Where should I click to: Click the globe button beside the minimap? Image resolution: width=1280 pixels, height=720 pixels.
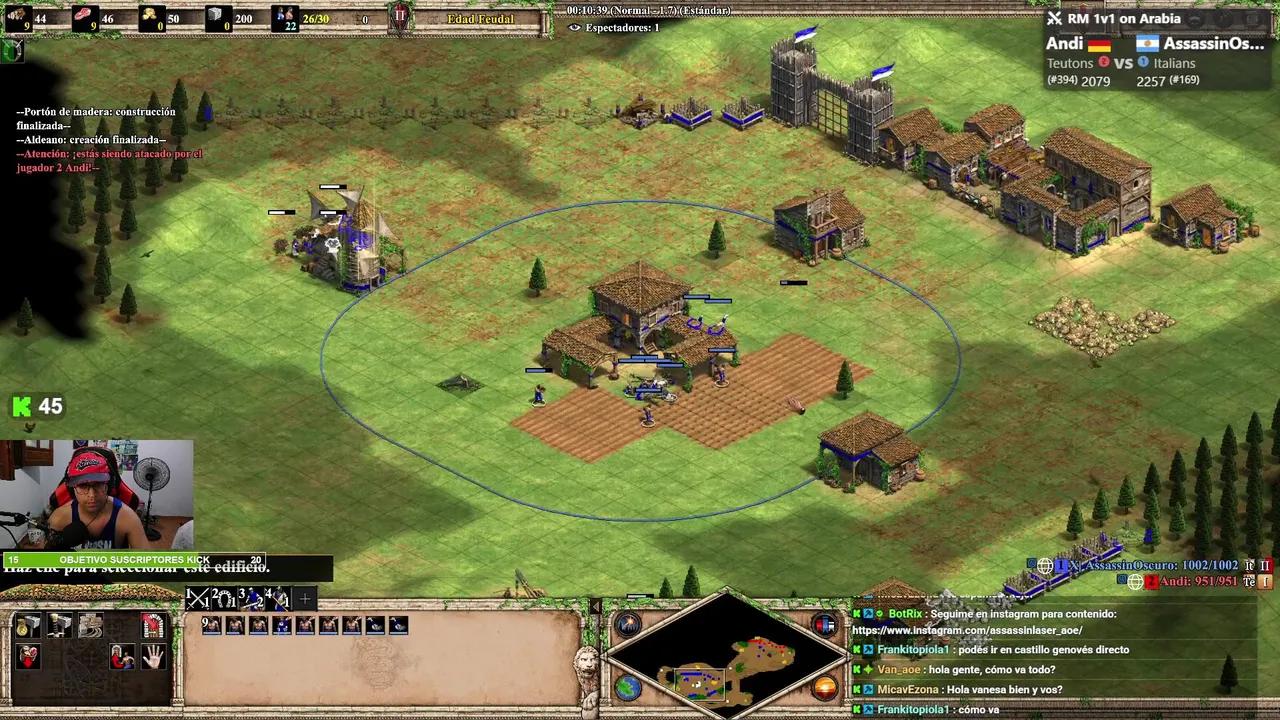(628, 688)
